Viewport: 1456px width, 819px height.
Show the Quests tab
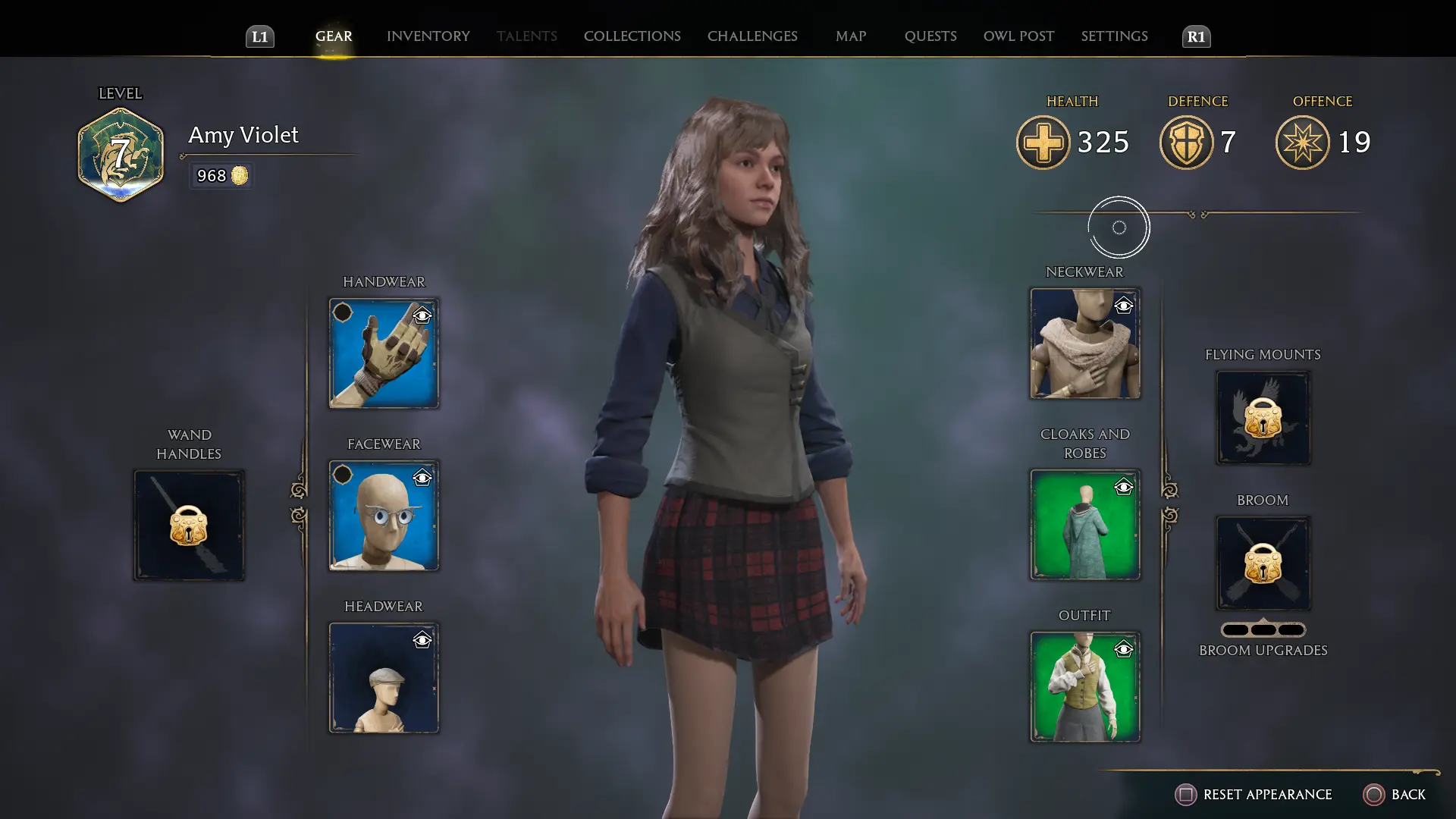[x=930, y=36]
